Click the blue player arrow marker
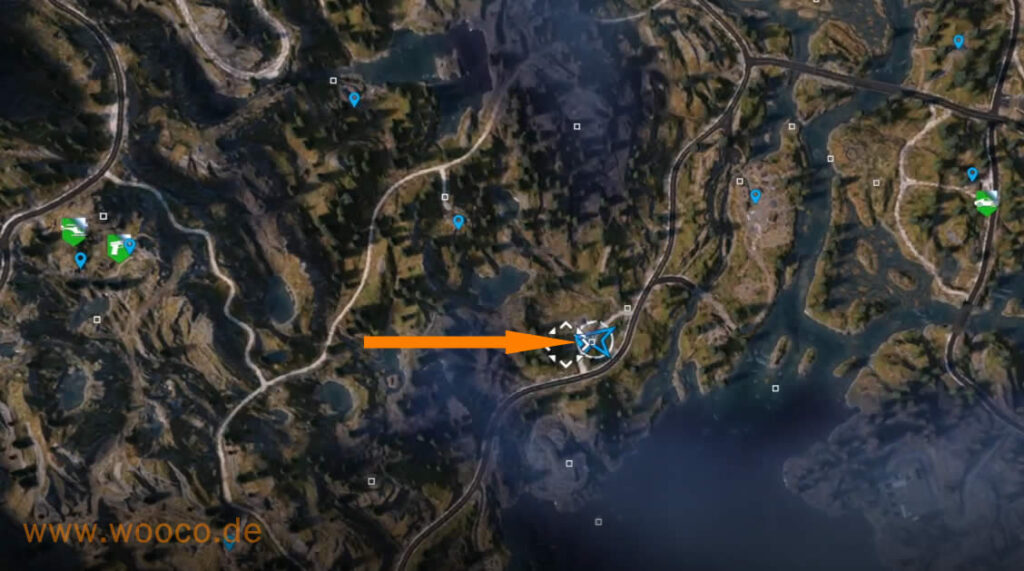This screenshot has width=1024, height=571. [595, 340]
